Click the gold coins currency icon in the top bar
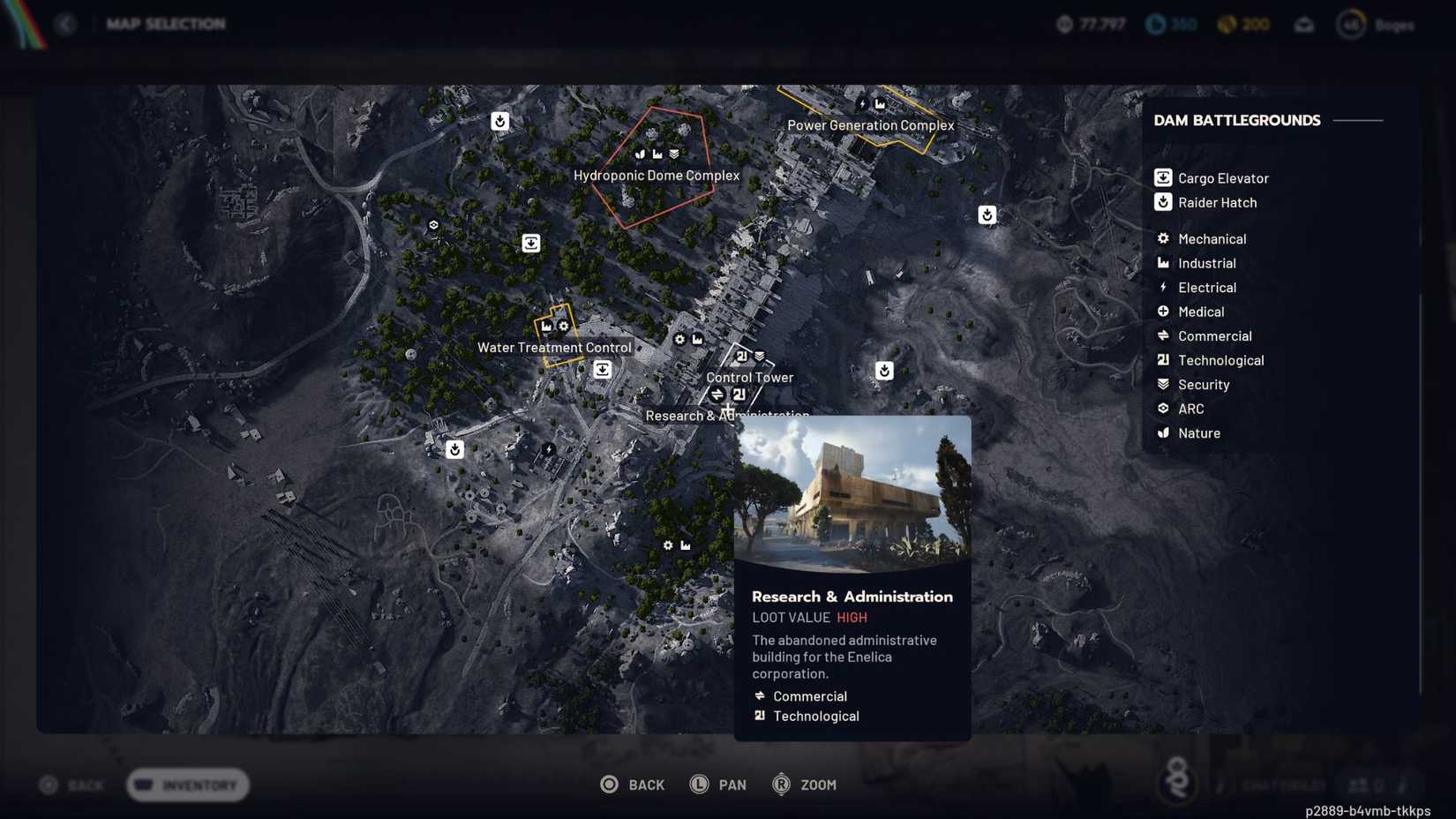 tap(1227, 25)
